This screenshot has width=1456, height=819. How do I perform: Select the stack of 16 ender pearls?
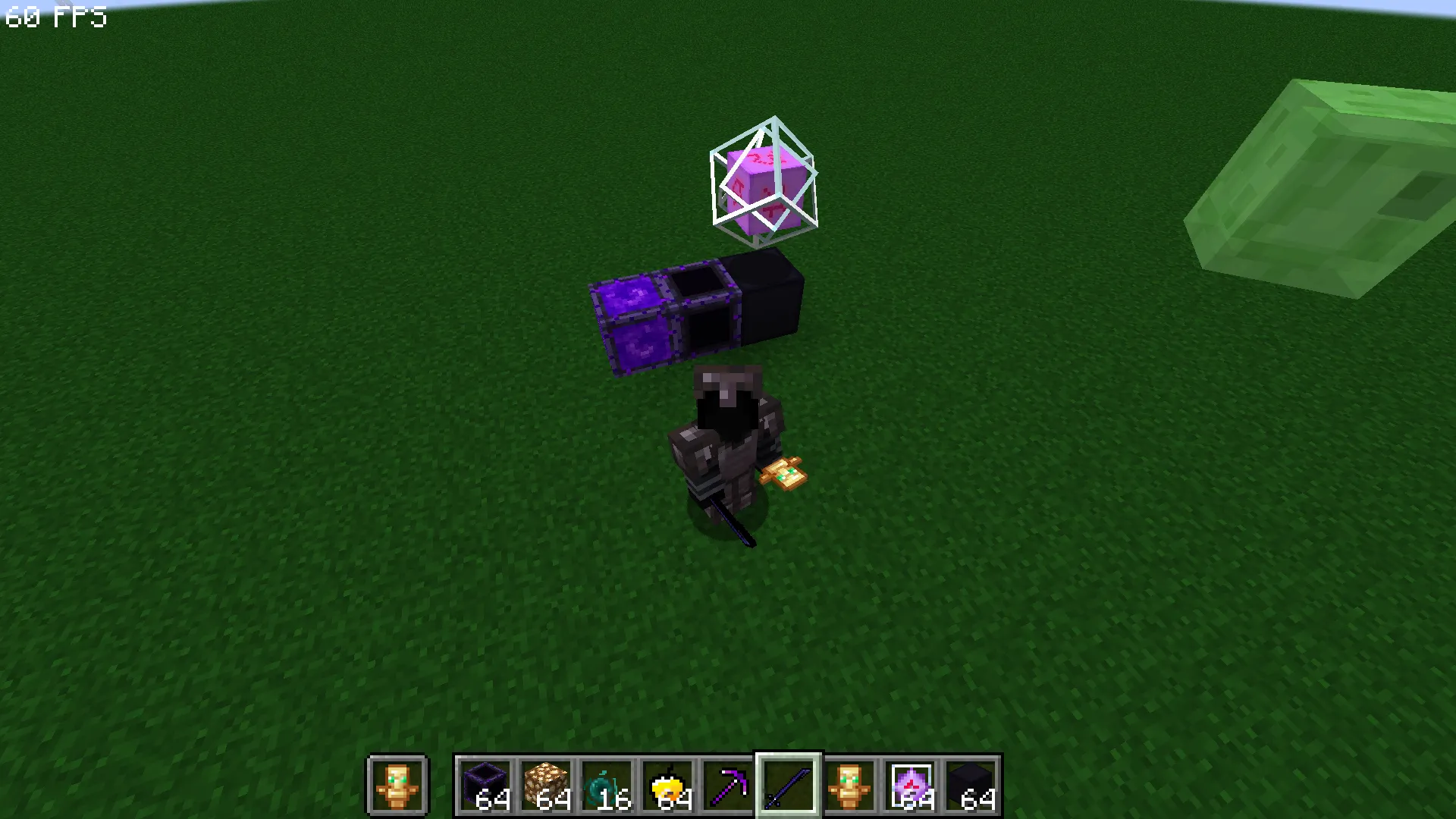point(607,786)
